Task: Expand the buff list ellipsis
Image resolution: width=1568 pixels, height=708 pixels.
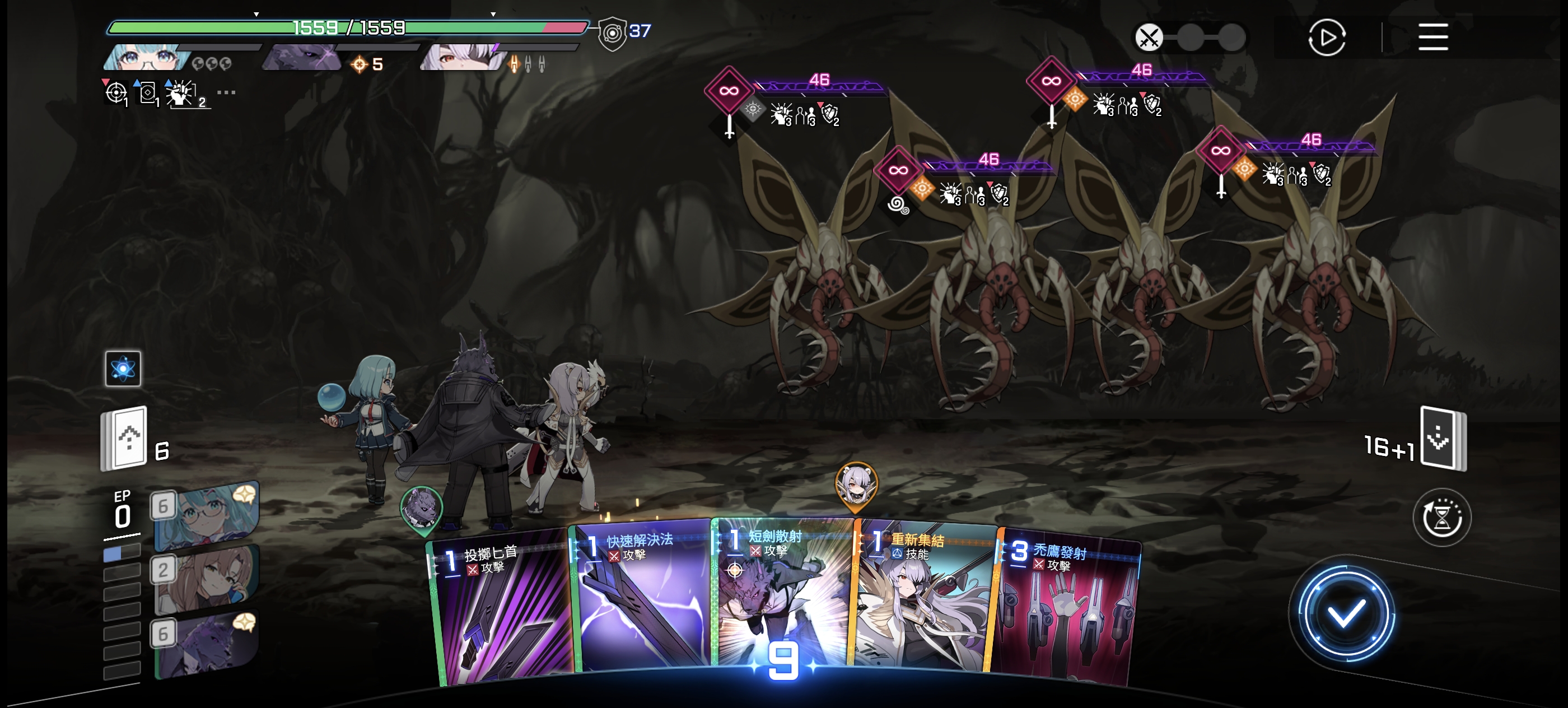Action: (x=226, y=92)
